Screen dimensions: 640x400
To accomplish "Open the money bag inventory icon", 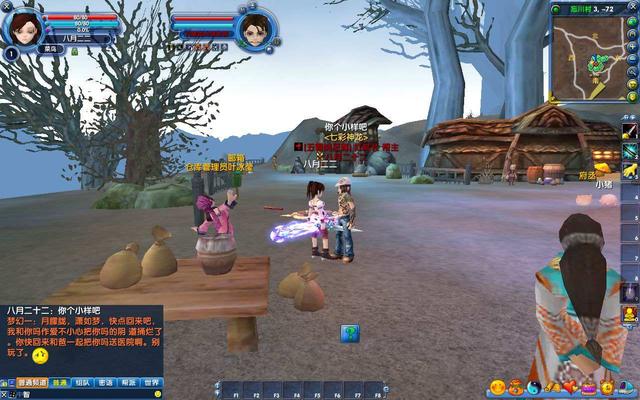I will [515, 387].
